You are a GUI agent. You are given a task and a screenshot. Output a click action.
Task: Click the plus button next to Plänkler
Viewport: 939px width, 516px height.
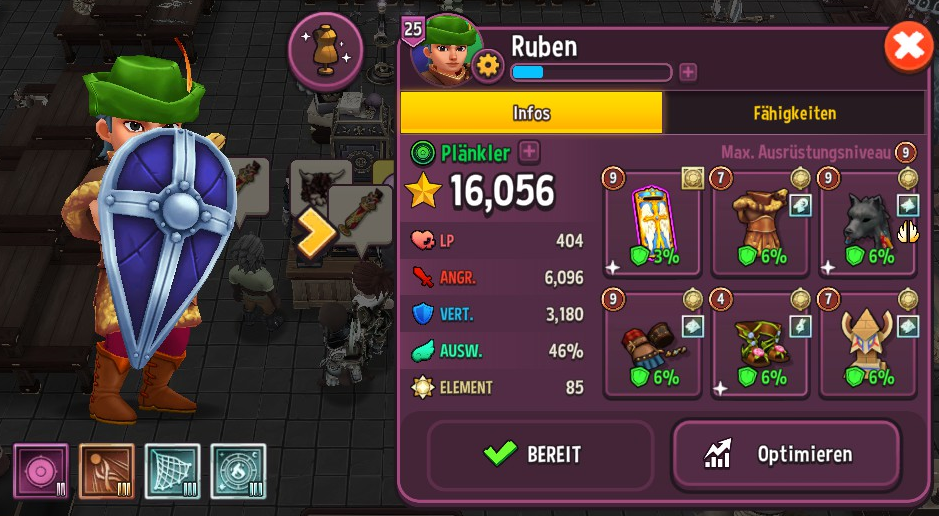tap(529, 152)
